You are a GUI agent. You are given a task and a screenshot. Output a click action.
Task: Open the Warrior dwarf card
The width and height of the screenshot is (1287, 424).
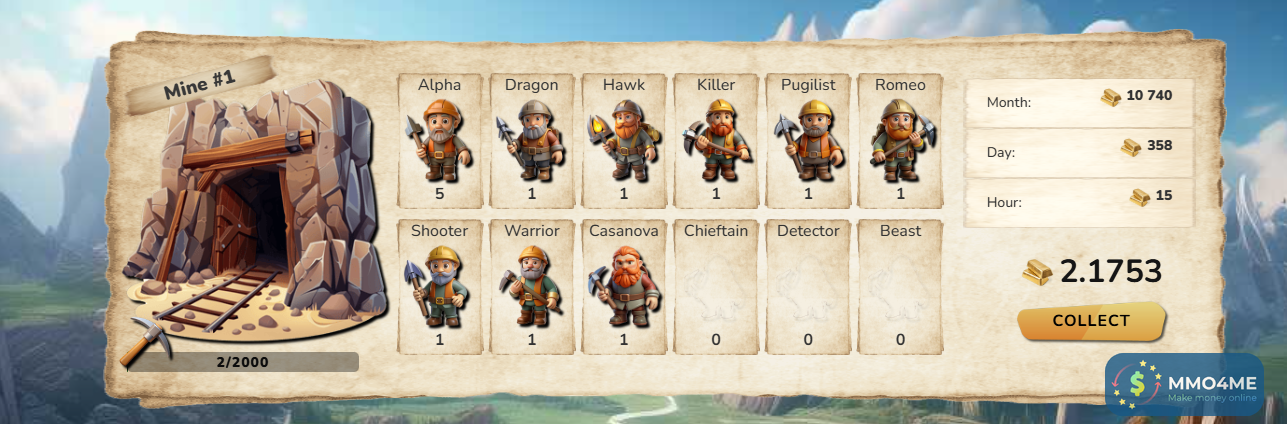[x=532, y=286]
